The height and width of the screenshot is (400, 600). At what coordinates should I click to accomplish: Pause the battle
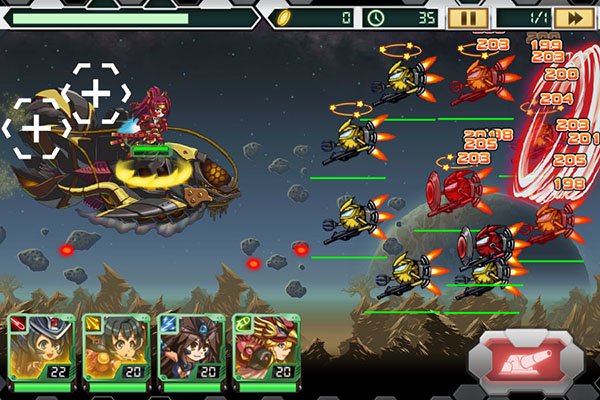click(467, 17)
